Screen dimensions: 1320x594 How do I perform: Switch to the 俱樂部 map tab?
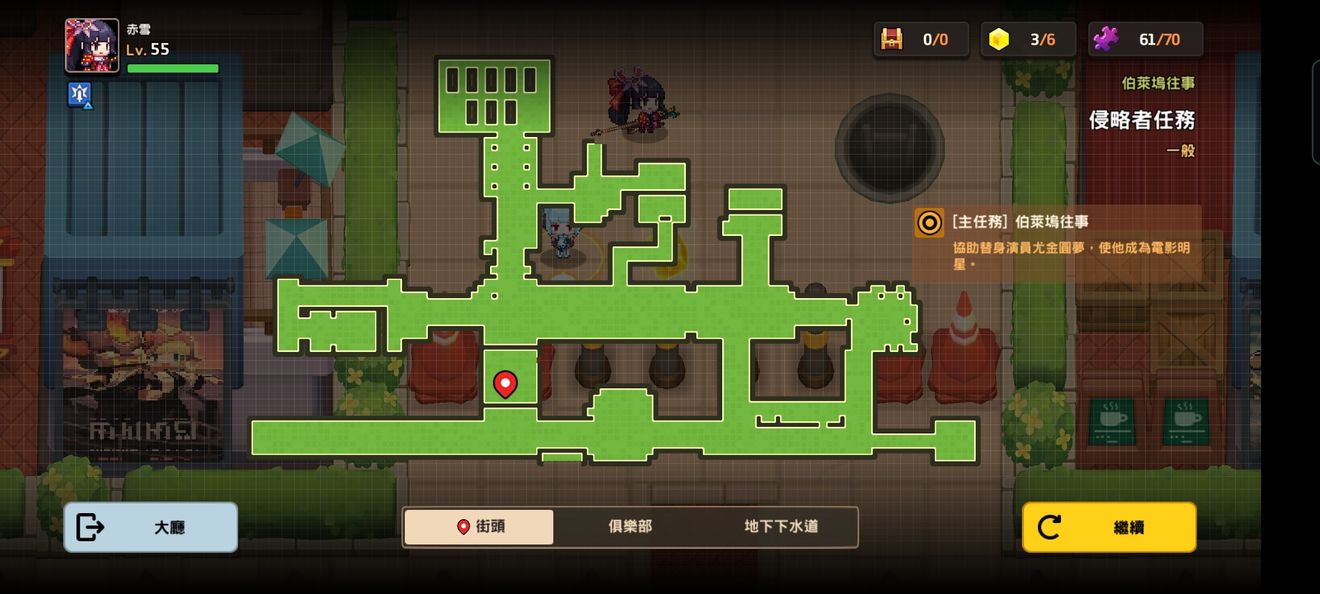point(630,527)
